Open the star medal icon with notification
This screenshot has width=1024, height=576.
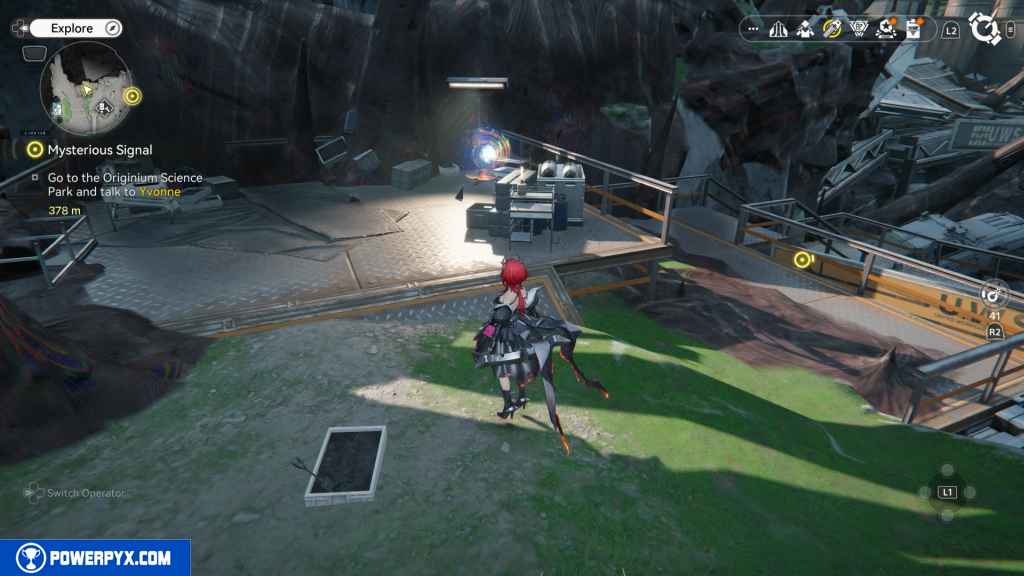coord(885,30)
